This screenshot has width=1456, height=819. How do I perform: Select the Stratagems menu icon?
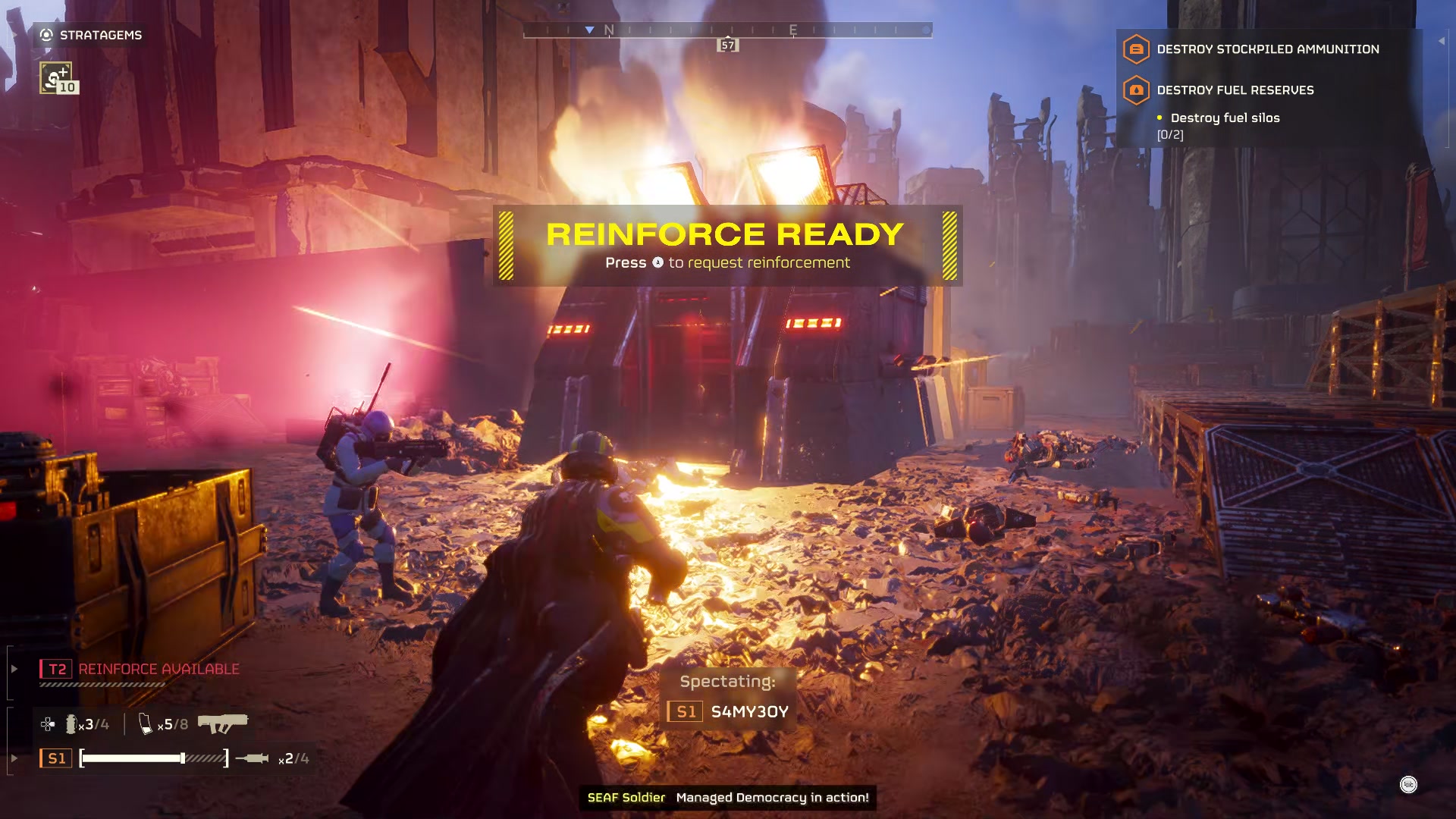(x=45, y=34)
